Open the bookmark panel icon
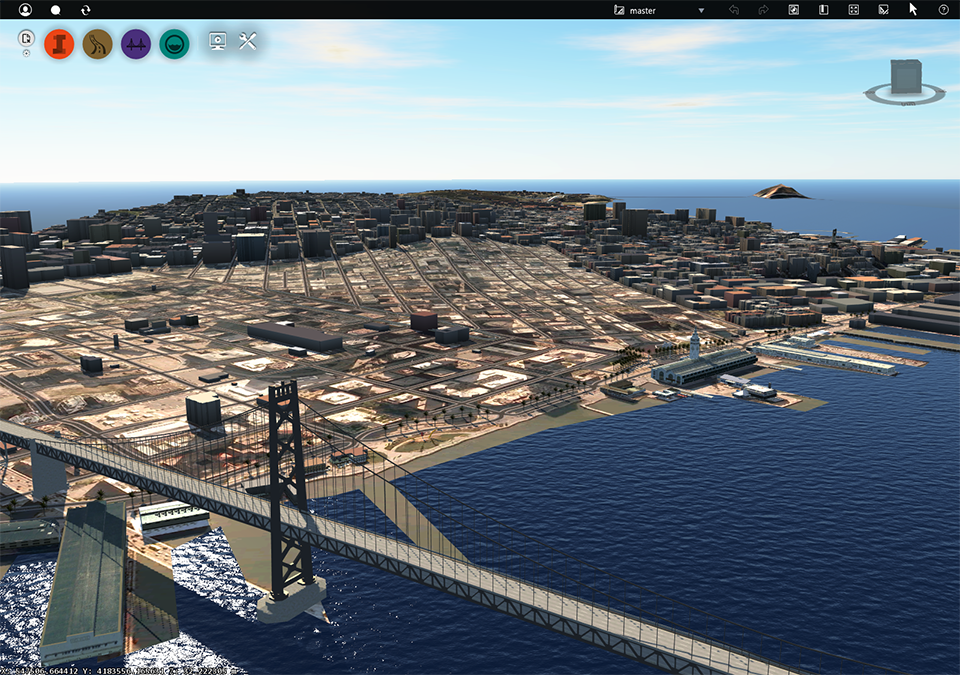 tap(824, 10)
